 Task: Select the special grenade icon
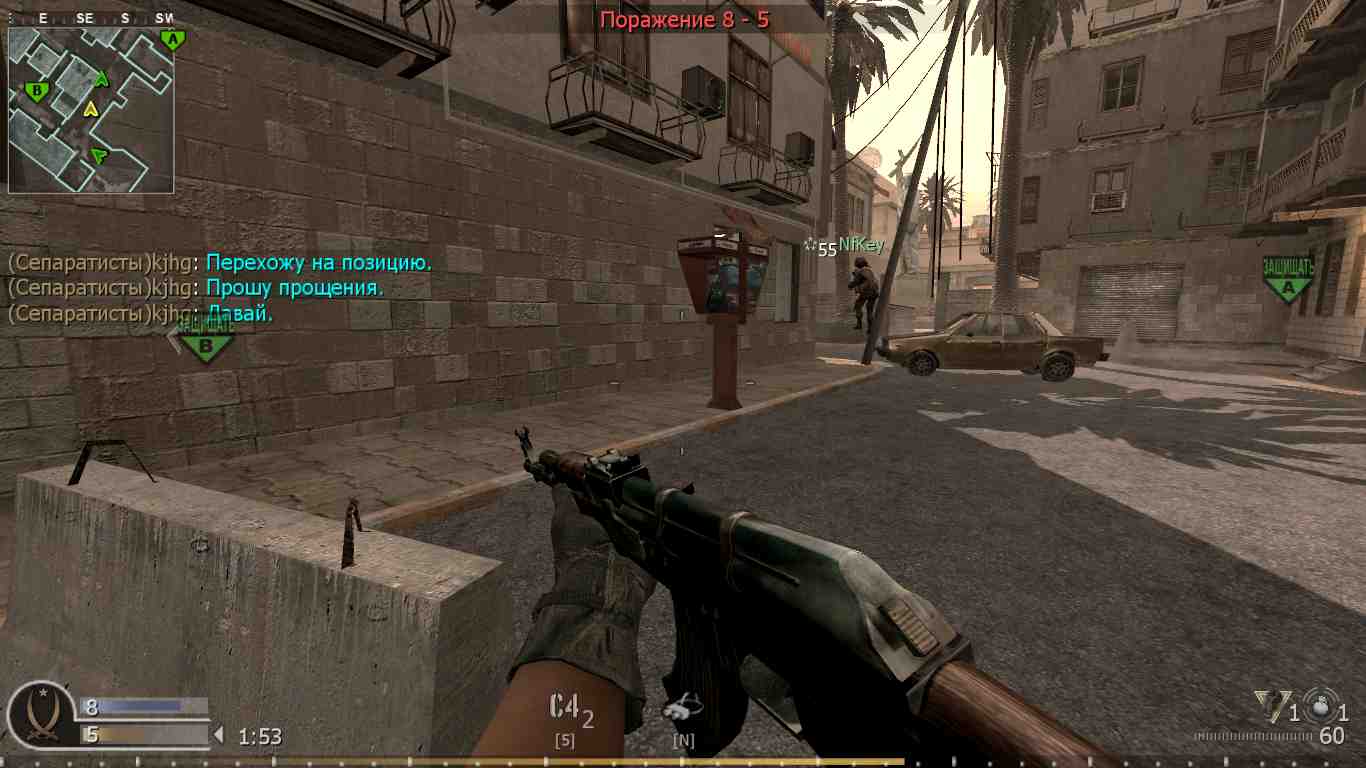(1269, 707)
